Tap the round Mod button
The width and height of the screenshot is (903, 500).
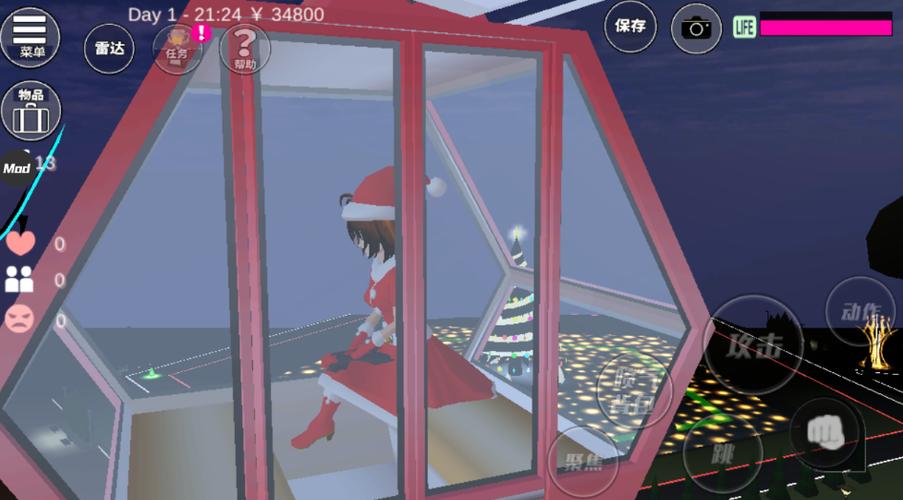point(17,168)
